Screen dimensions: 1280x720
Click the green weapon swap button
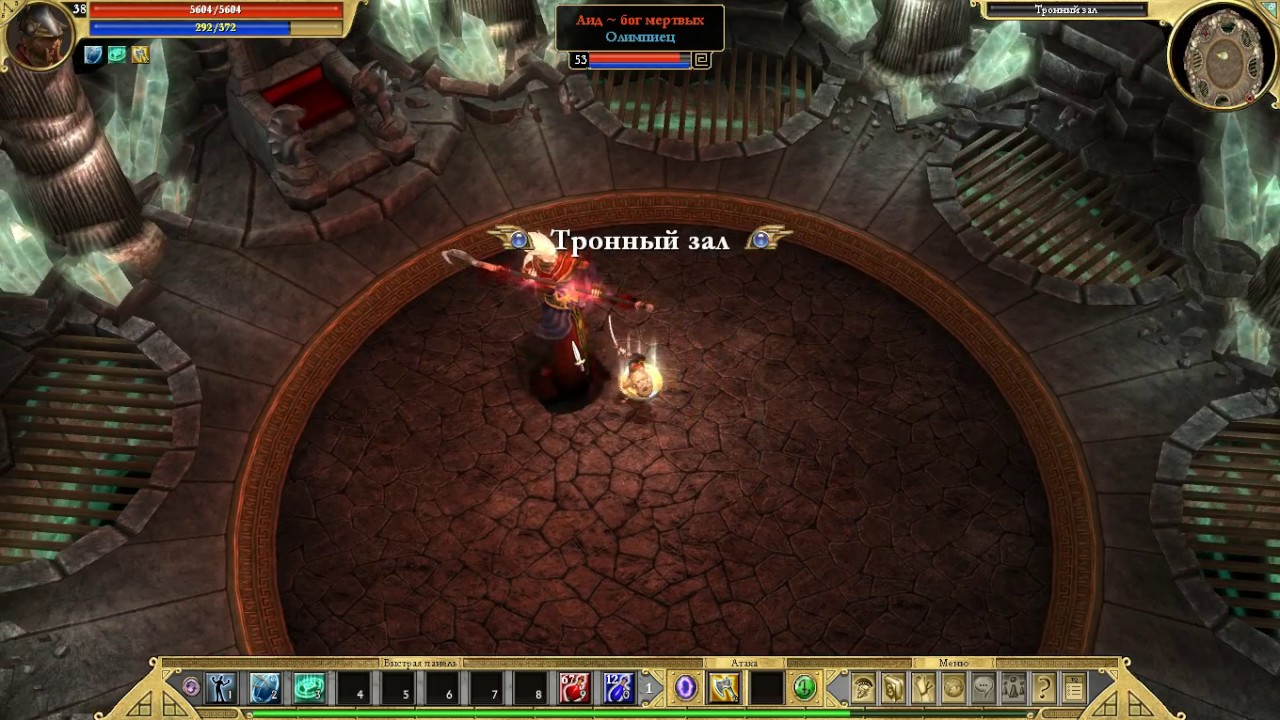pos(804,688)
